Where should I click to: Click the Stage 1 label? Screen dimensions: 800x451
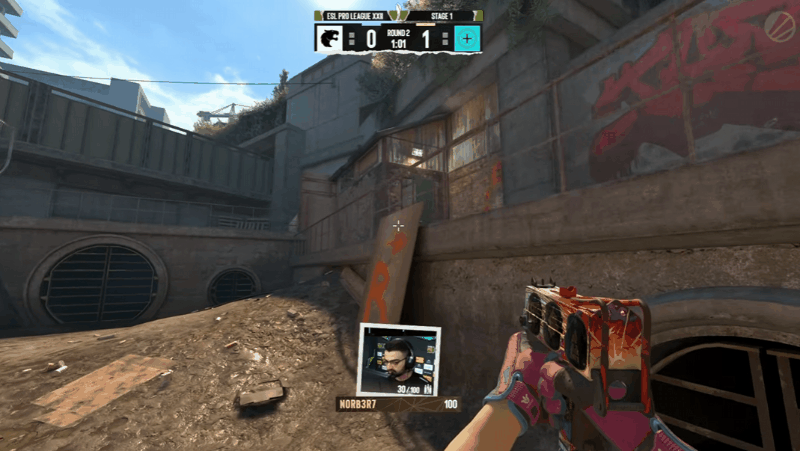point(447,16)
